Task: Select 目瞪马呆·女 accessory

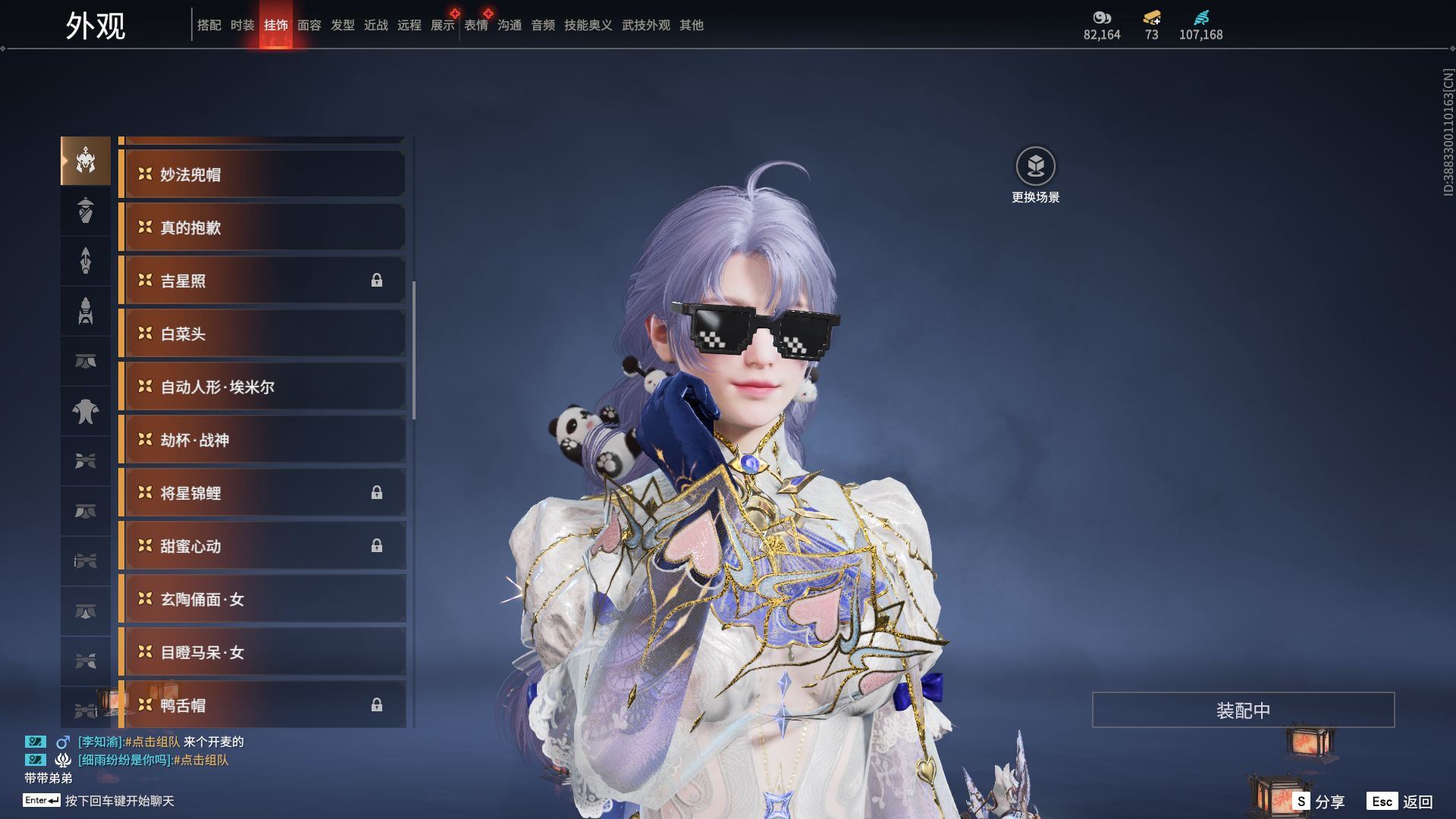Action: click(262, 652)
